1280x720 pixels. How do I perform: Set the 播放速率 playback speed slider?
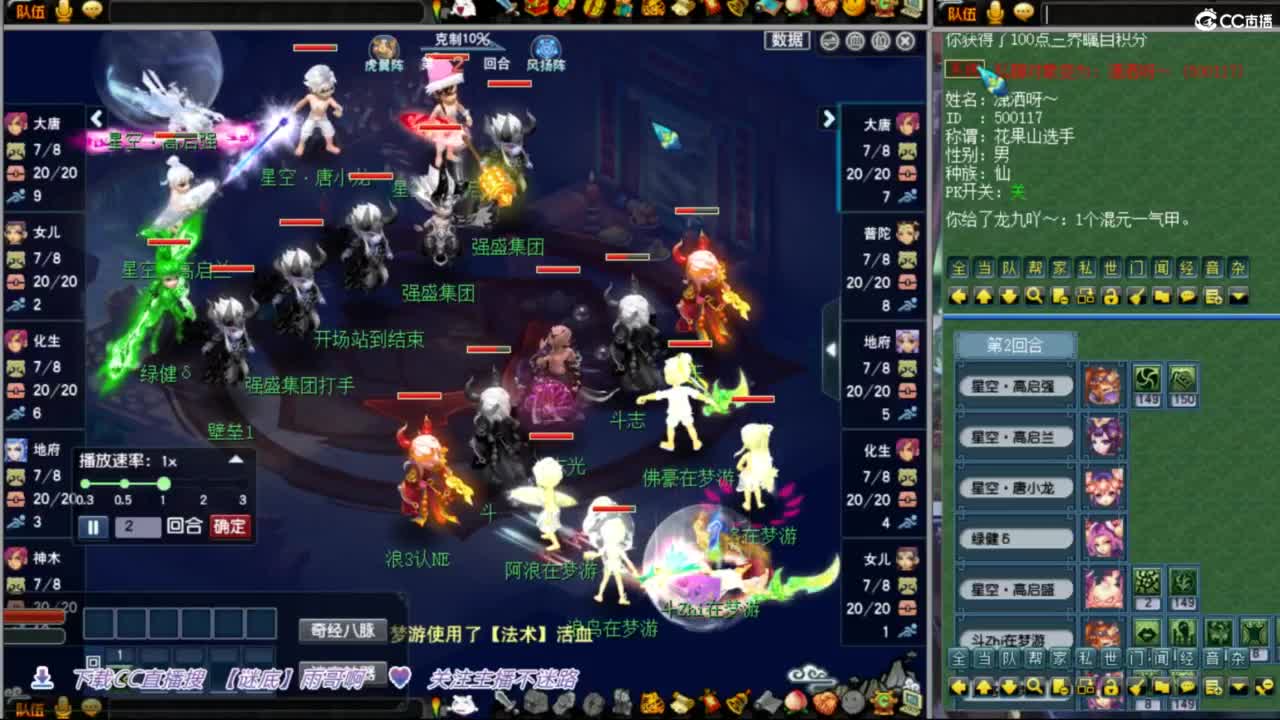[x=163, y=483]
